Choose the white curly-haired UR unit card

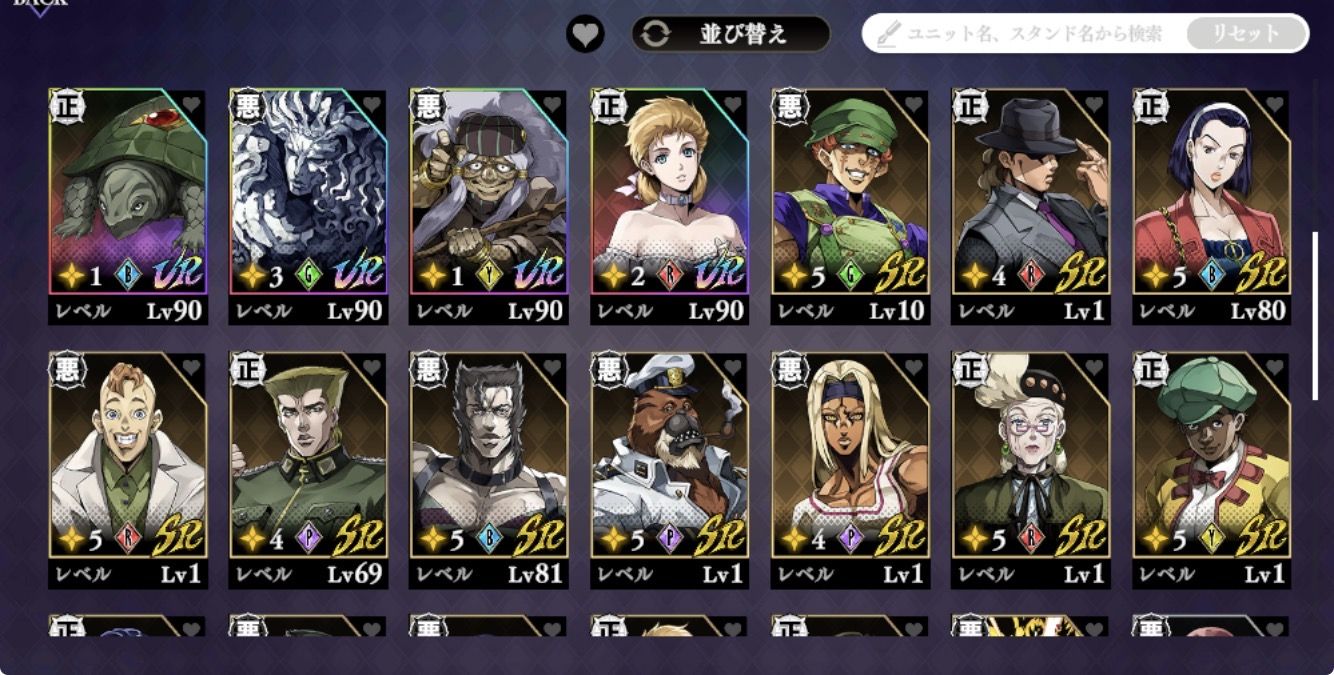(x=308, y=190)
